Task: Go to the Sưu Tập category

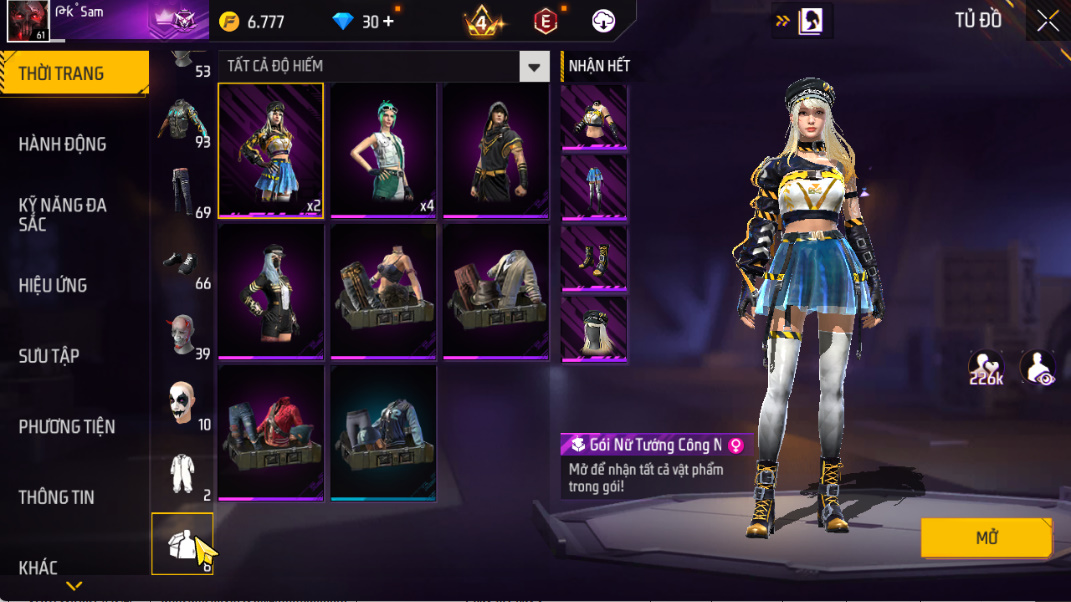Action: (49, 356)
